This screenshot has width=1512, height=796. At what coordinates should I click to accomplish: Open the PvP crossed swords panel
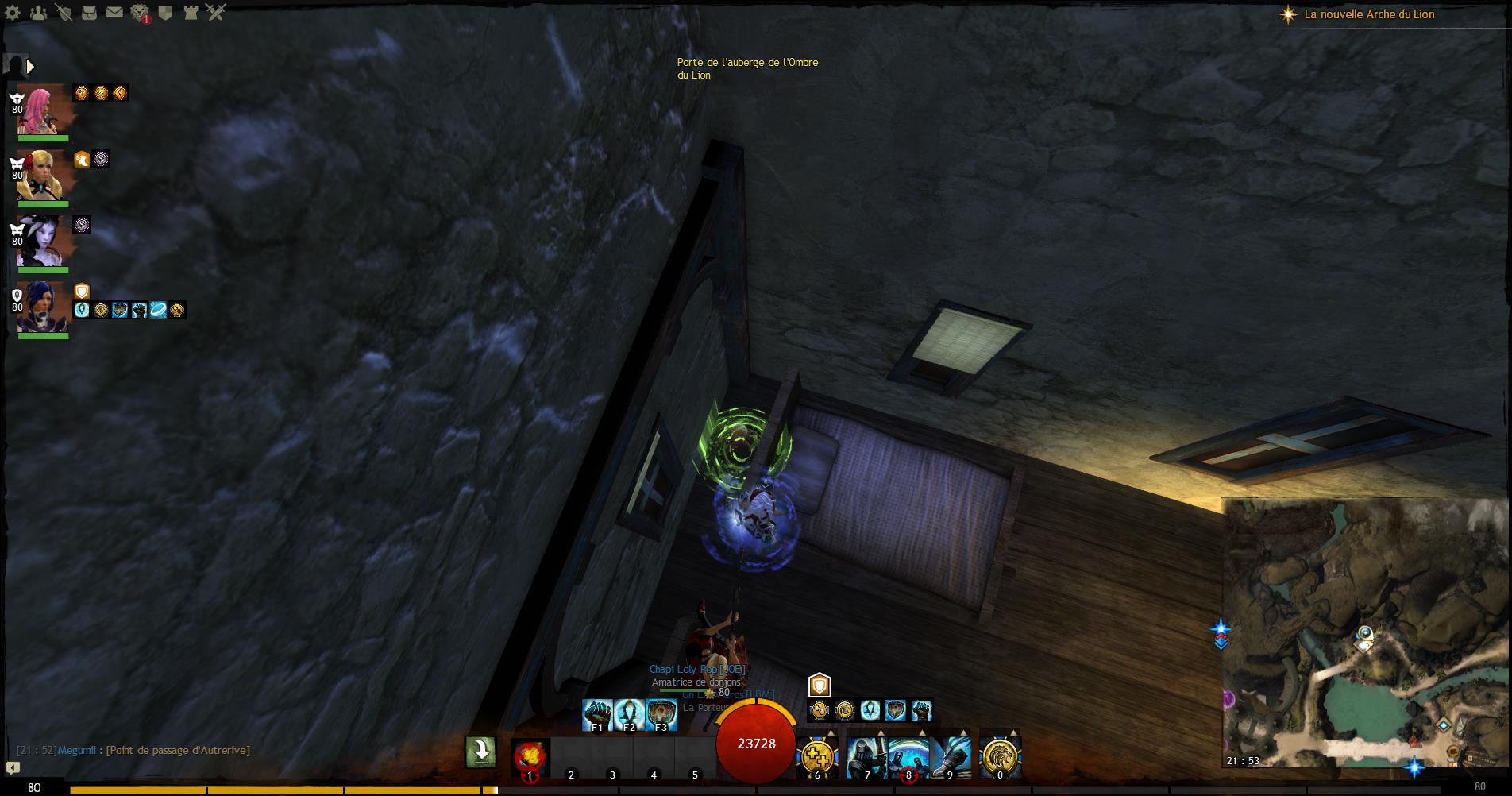216,13
